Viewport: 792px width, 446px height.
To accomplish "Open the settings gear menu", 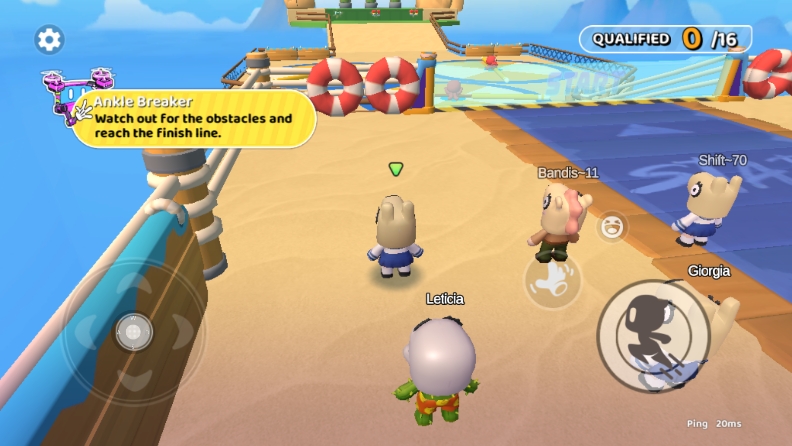I will point(49,40).
